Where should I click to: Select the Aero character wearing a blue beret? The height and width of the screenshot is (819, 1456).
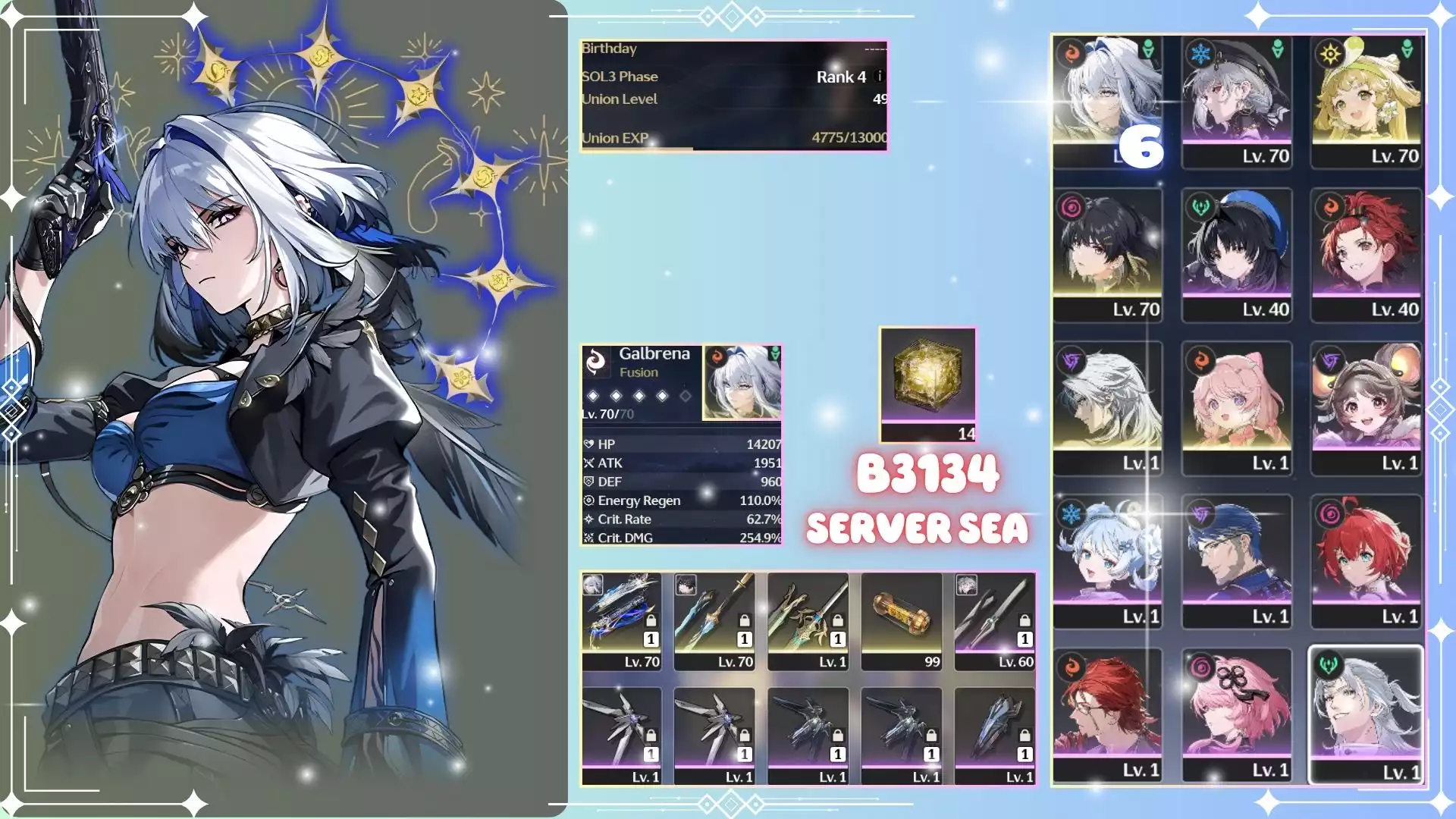[x=1236, y=253]
